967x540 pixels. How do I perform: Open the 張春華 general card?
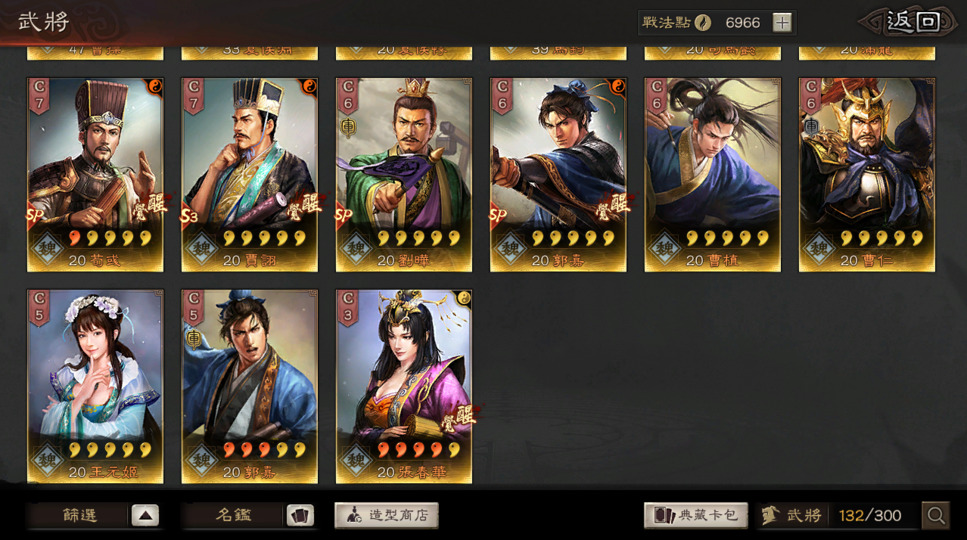pos(403,386)
